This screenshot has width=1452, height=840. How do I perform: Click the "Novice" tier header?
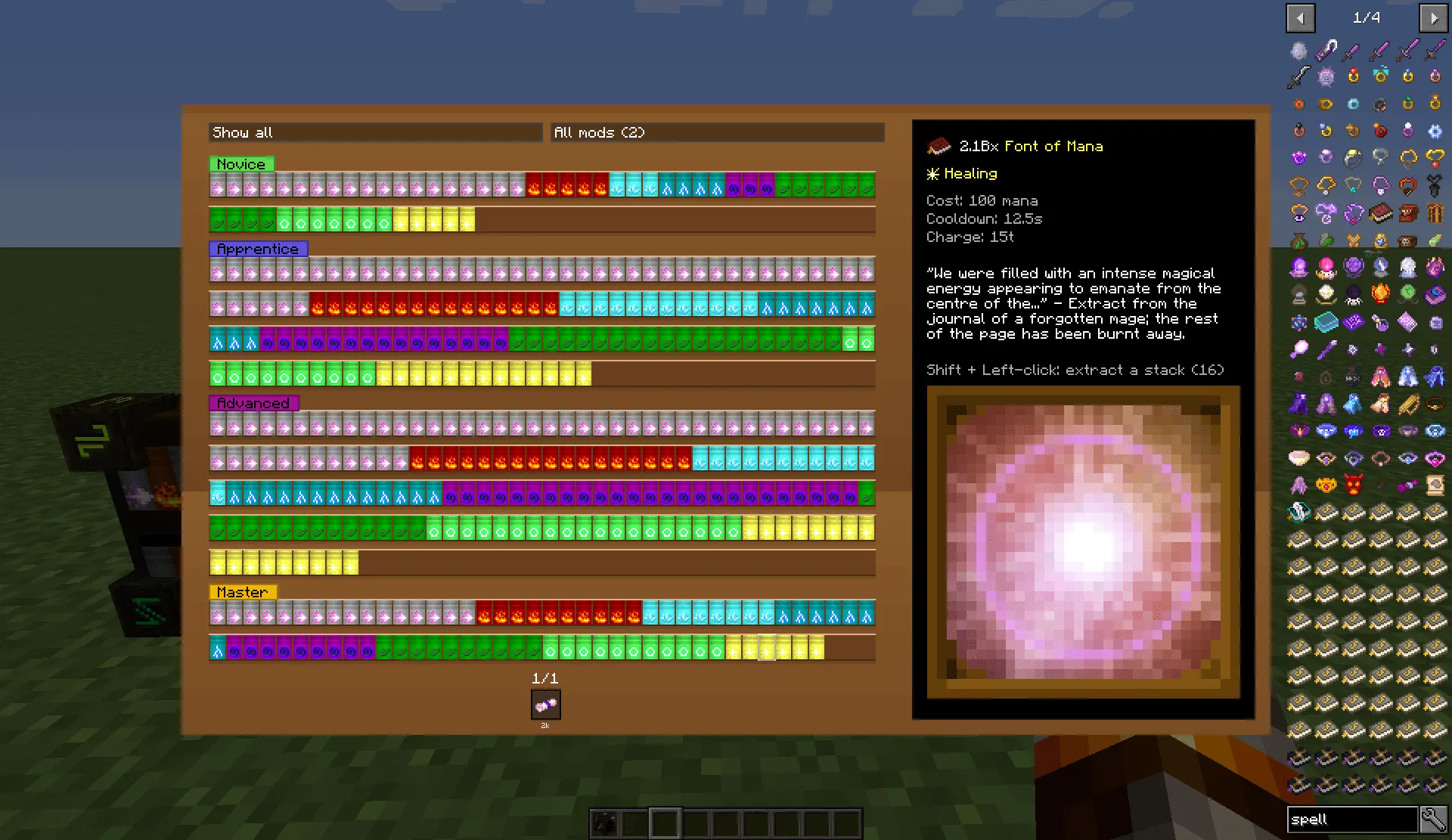coord(240,163)
